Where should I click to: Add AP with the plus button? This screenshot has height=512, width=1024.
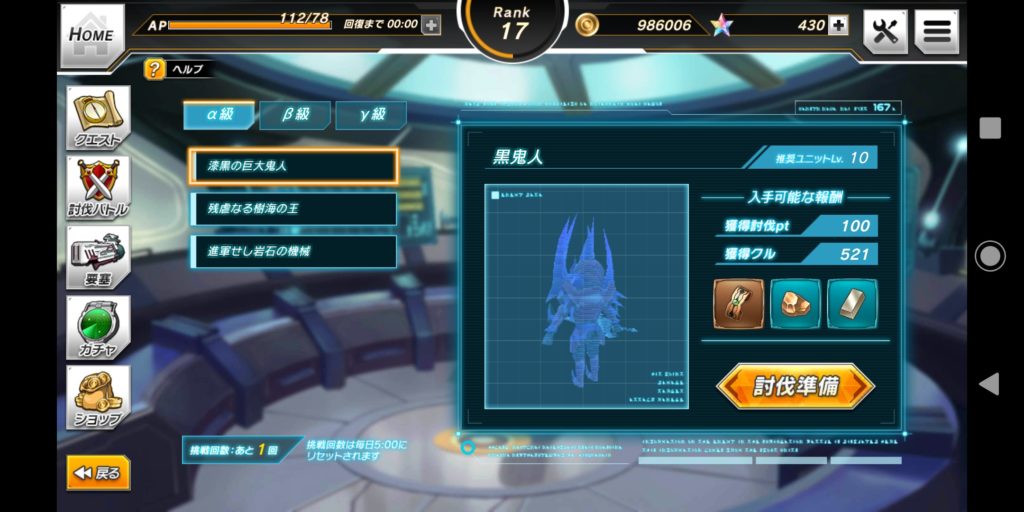tap(431, 25)
